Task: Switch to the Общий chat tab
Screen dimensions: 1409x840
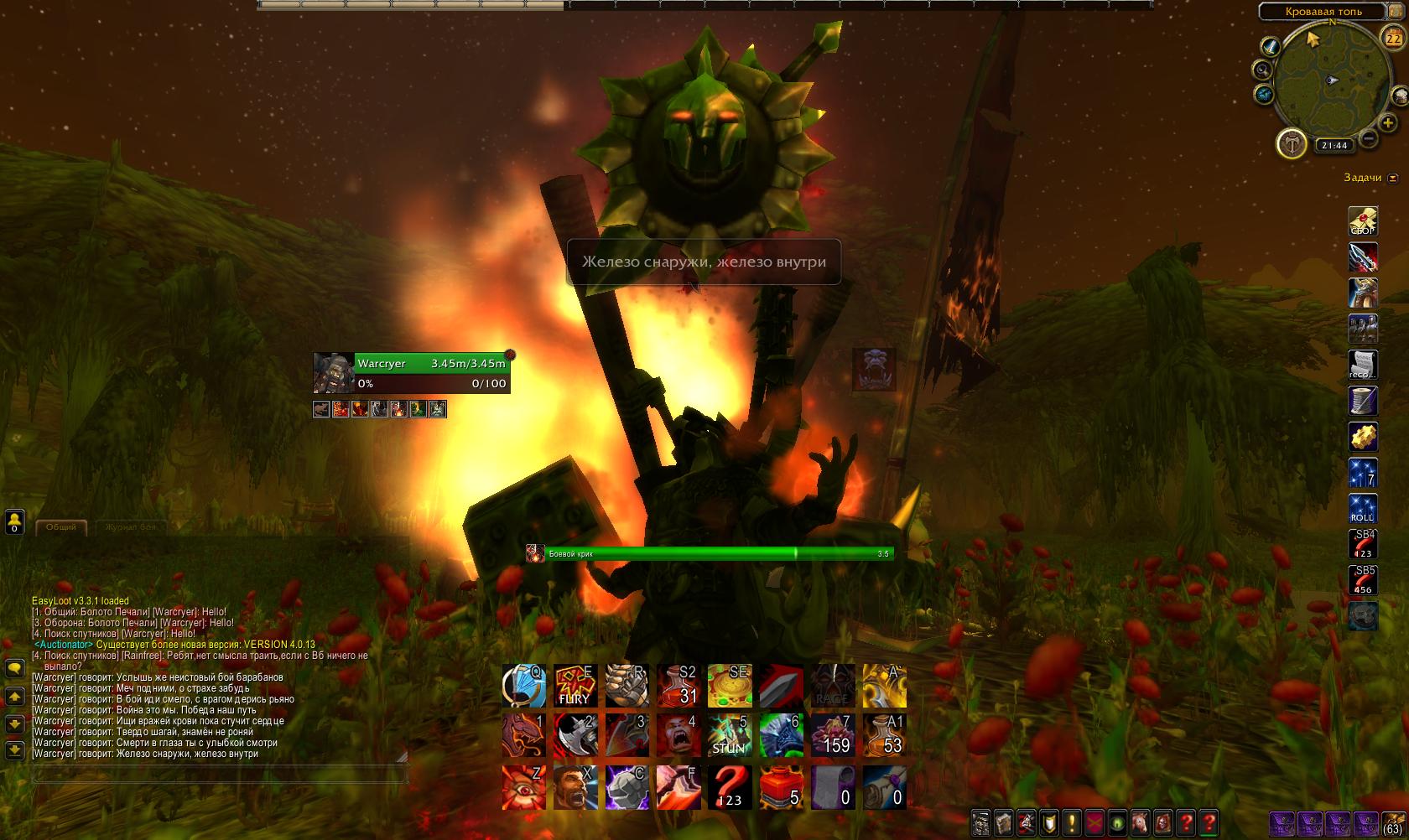Action: (61, 526)
